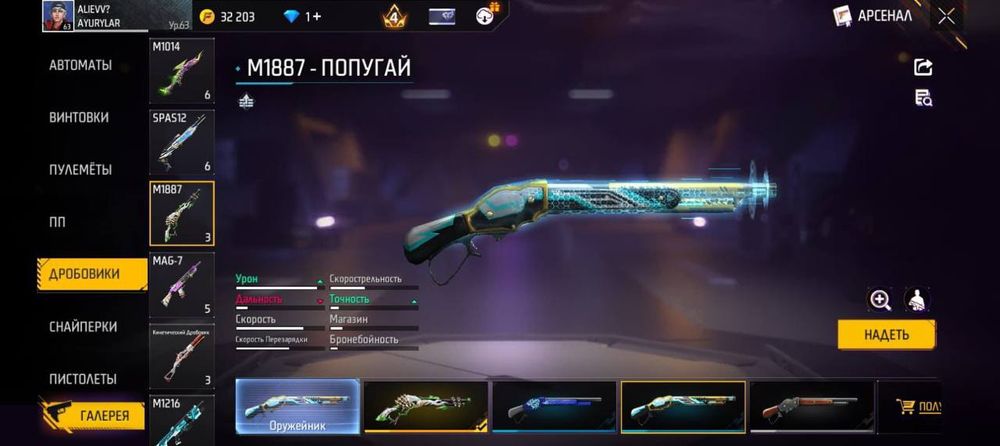This screenshot has height=446, width=1000.
Task: Share the weapon skin
Action: 923,67
